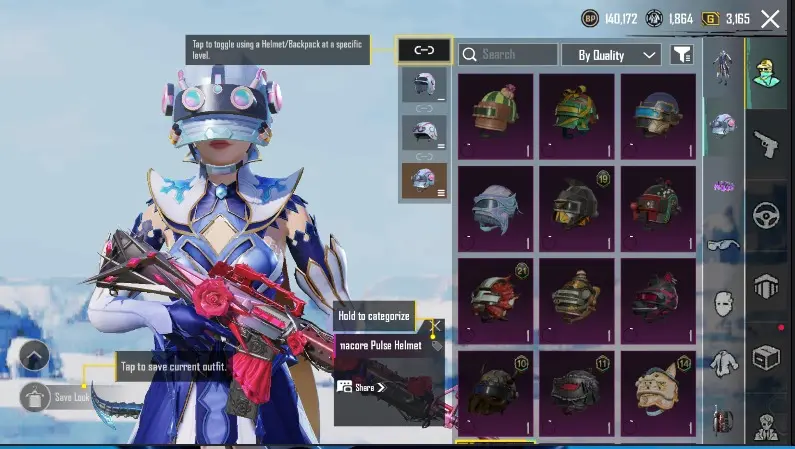Open the crate box tab
Viewport: 795px width, 449px height.
pos(767,357)
